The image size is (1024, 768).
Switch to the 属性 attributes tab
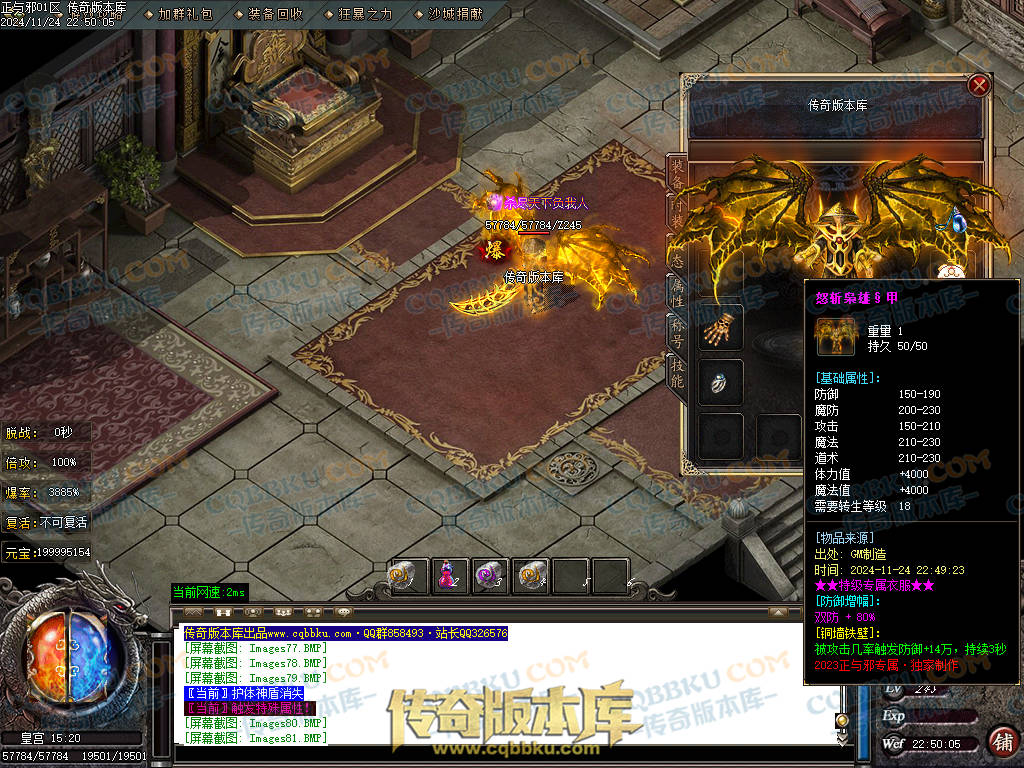coord(677,291)
